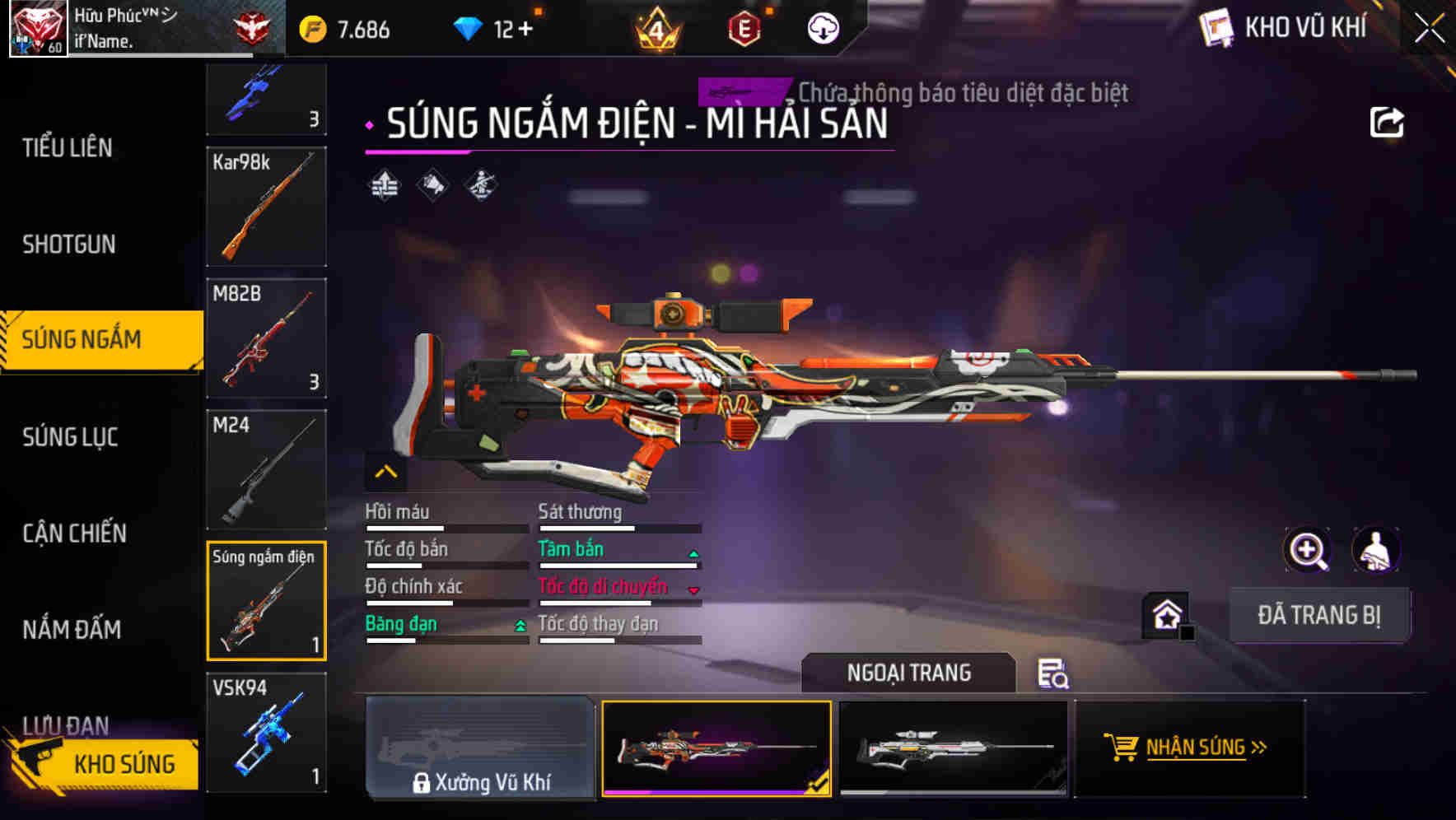Zoom in with the magnifier button
Image resolution: width=1456 pixels, height=820 pixels.
click(x=1307, y=550)
